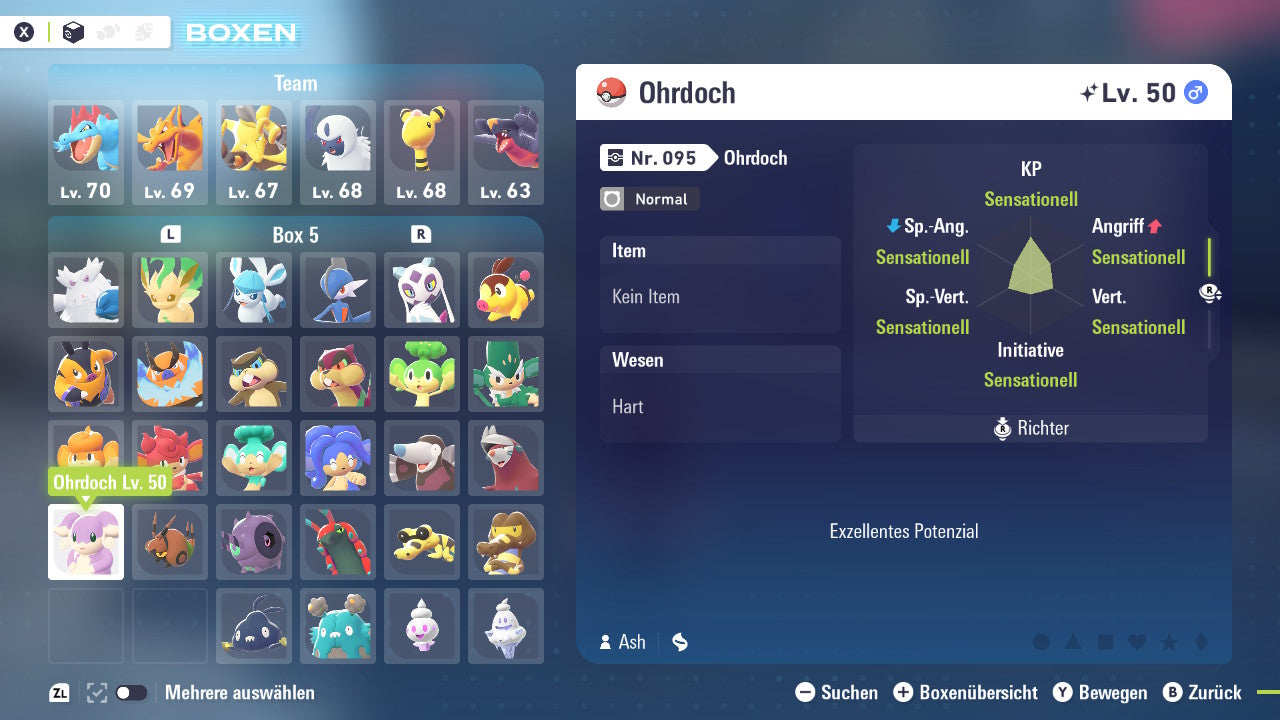Select the Leafeon slot in Box 5

pyautogui.click(x=170, y=290)
